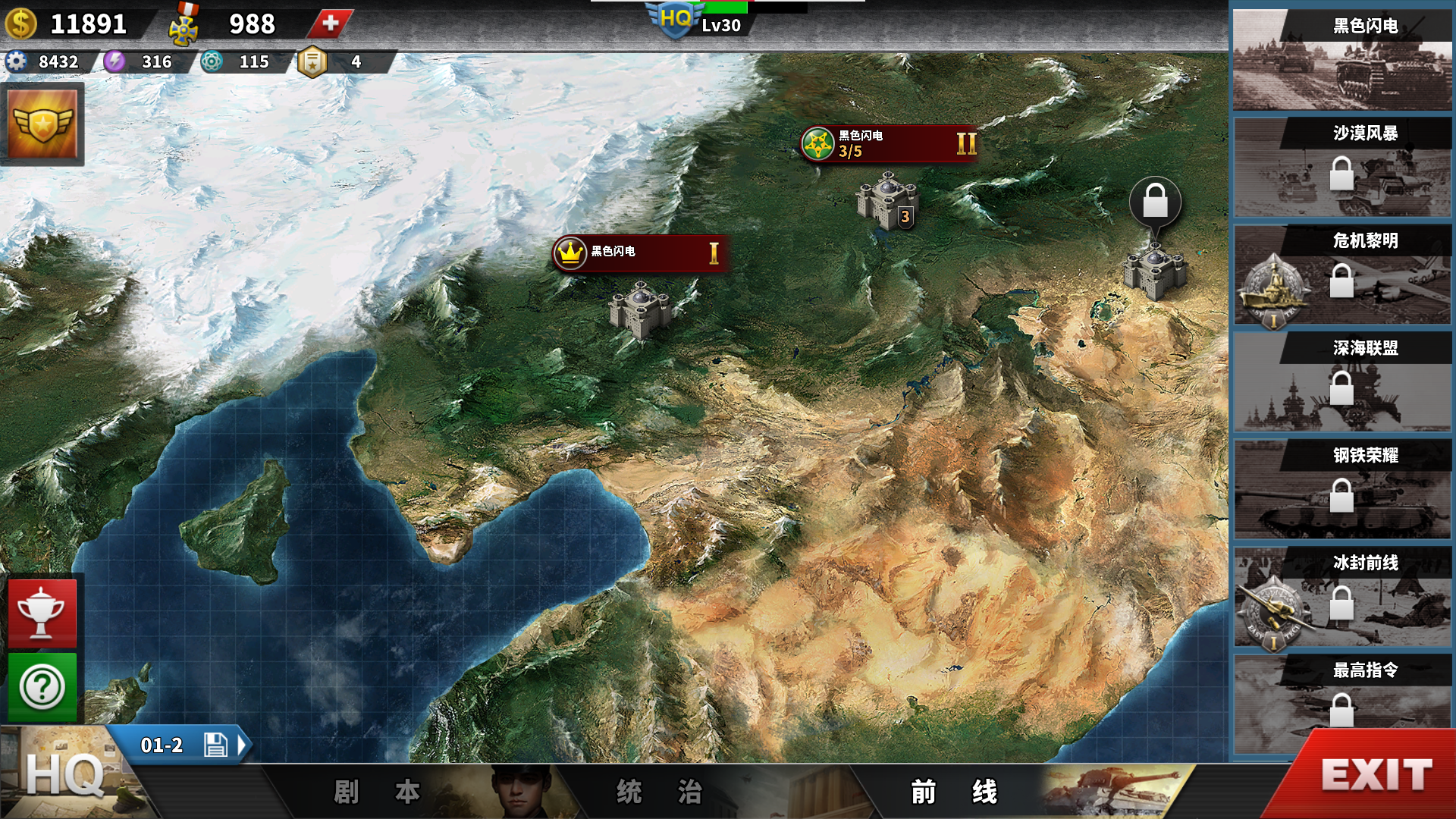
Task: Switch to the 统治 domination tab
Action: click(x=658, y=792)
